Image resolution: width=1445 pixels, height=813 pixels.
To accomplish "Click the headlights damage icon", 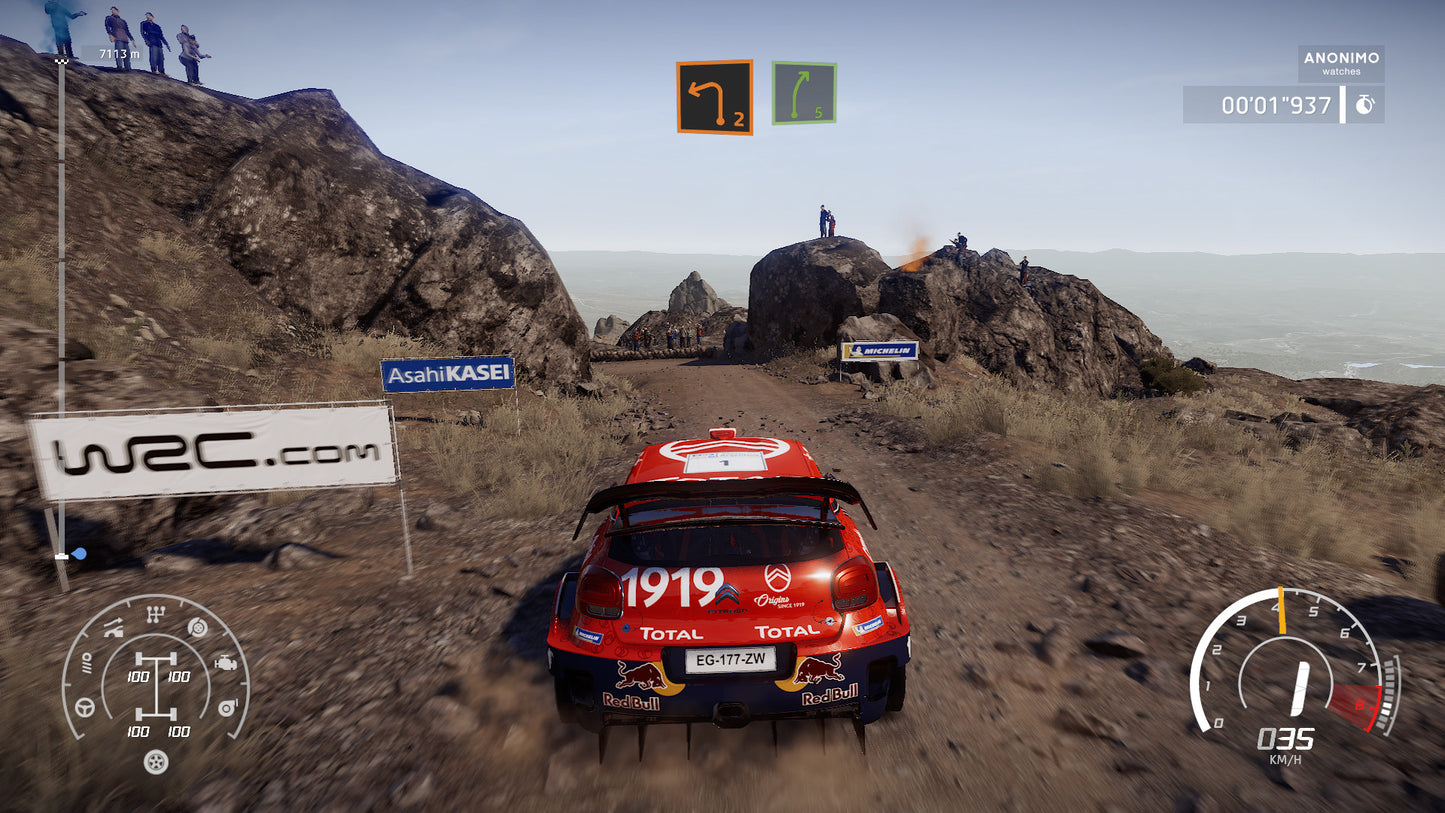I will point(87,664).
